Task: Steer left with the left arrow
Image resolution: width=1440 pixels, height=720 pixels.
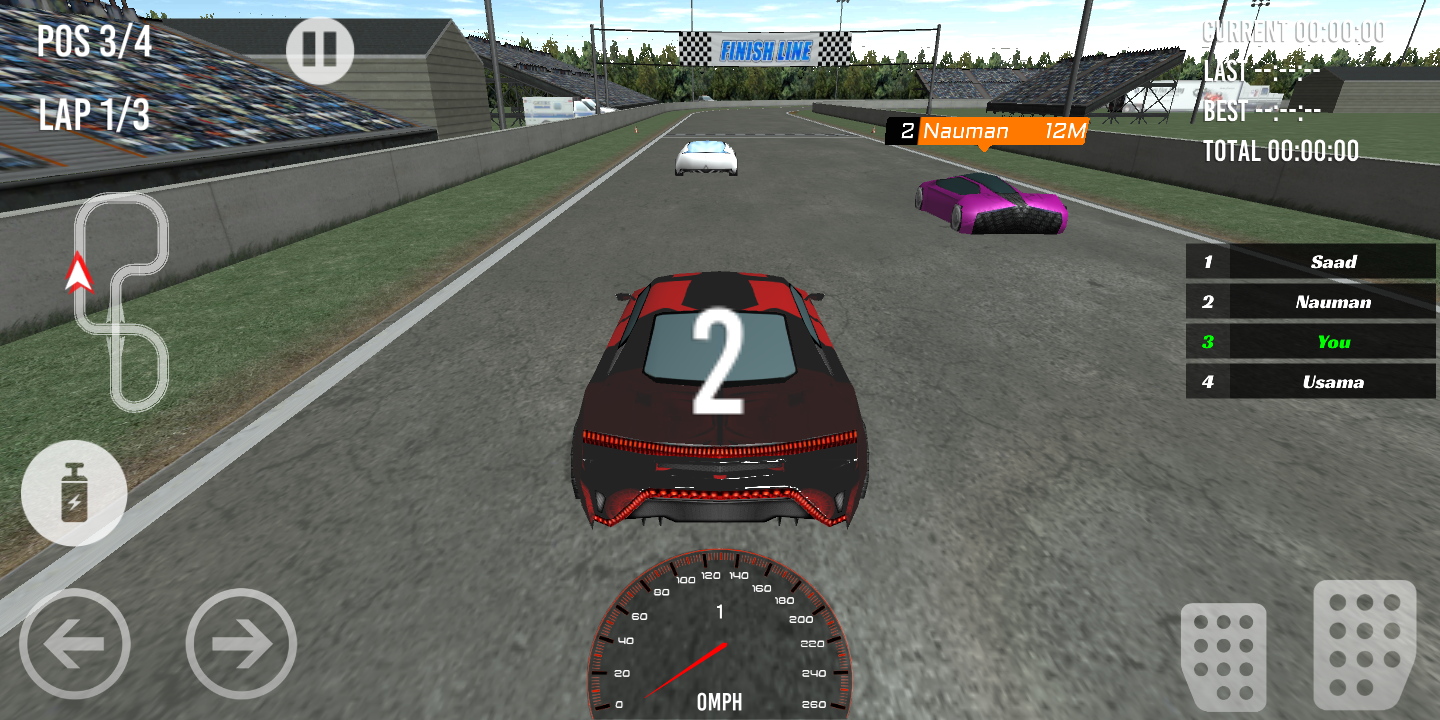Action: pos(75,644)
